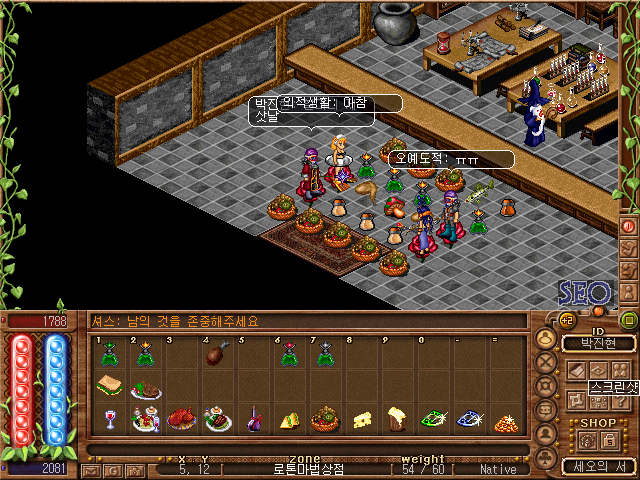Select the red wine glass item
This screenshot has width=640, height=480.
coord(108,419)
